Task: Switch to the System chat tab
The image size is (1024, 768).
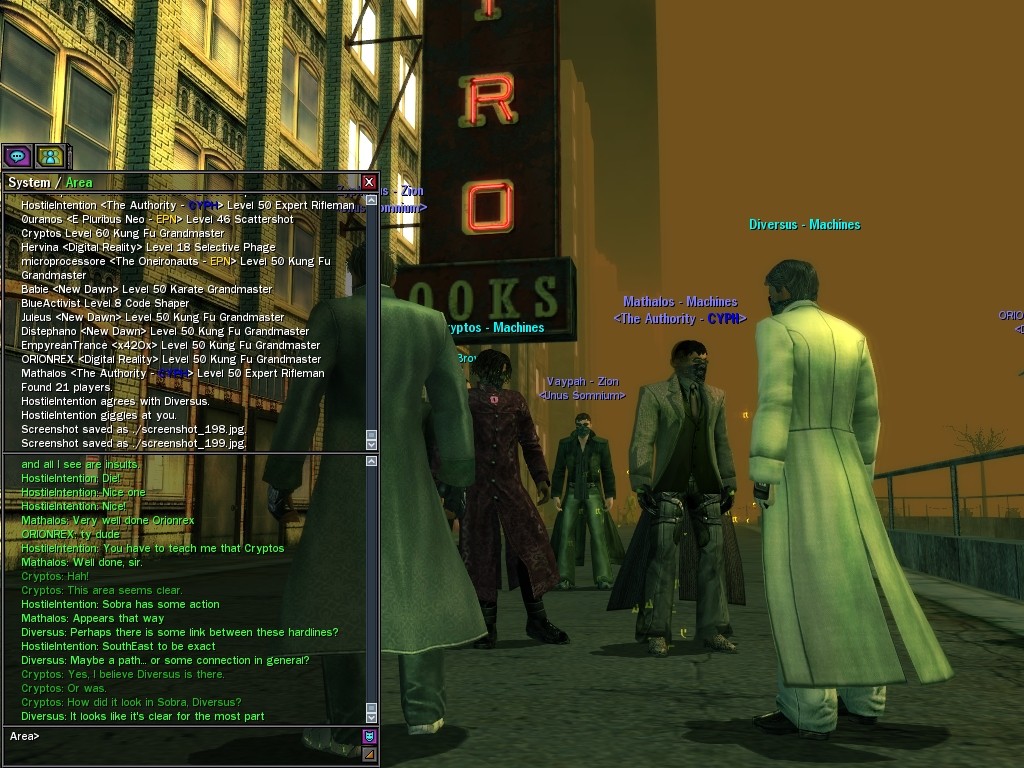Action: point(28,182)
